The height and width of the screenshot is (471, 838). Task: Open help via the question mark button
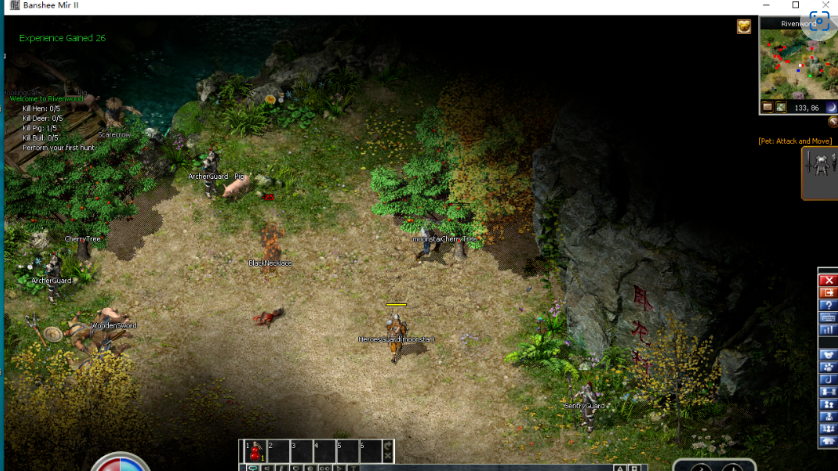[x=827, y=305]
